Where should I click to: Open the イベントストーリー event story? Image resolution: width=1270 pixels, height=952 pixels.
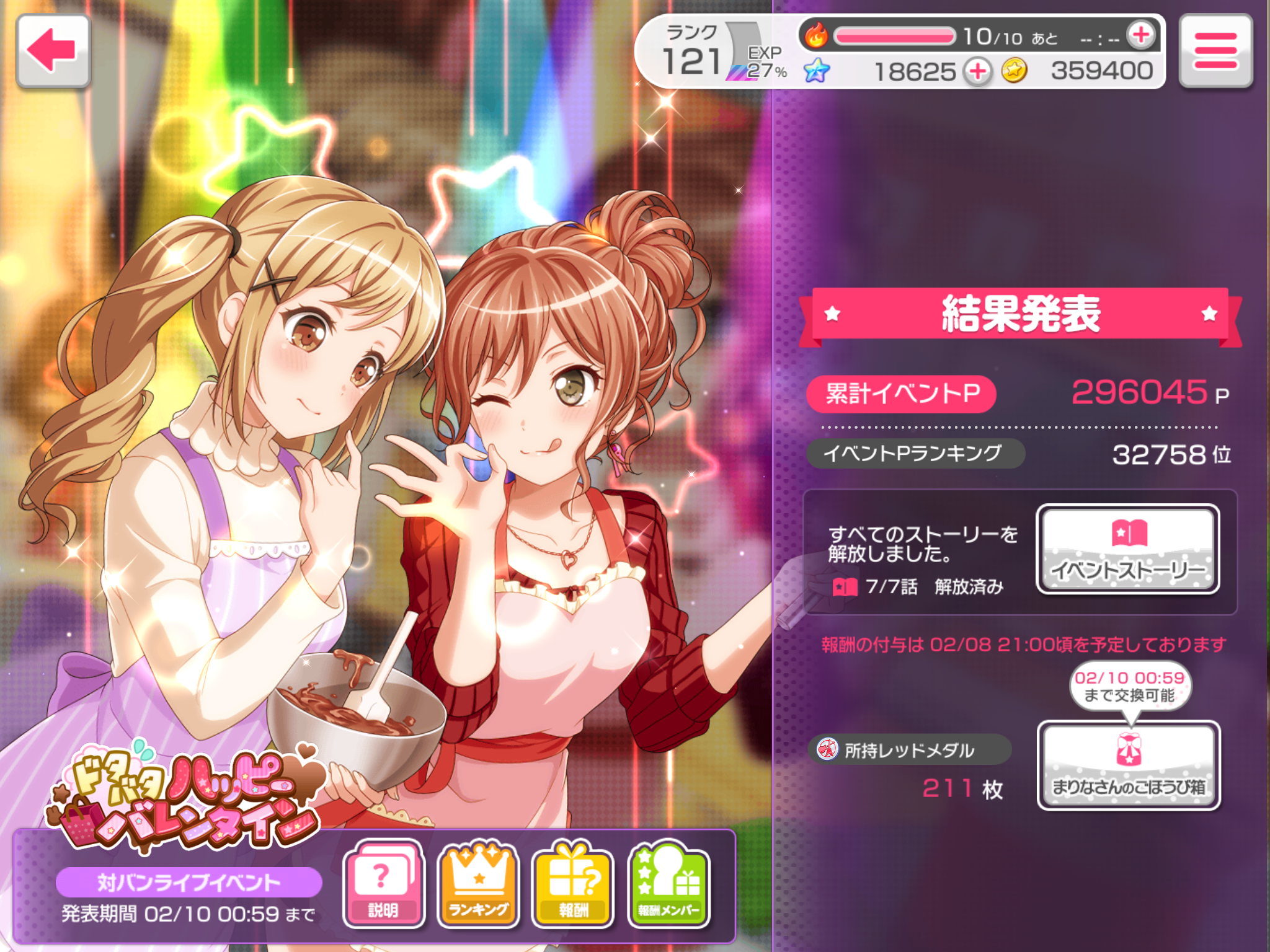[x=1128, y=549]
